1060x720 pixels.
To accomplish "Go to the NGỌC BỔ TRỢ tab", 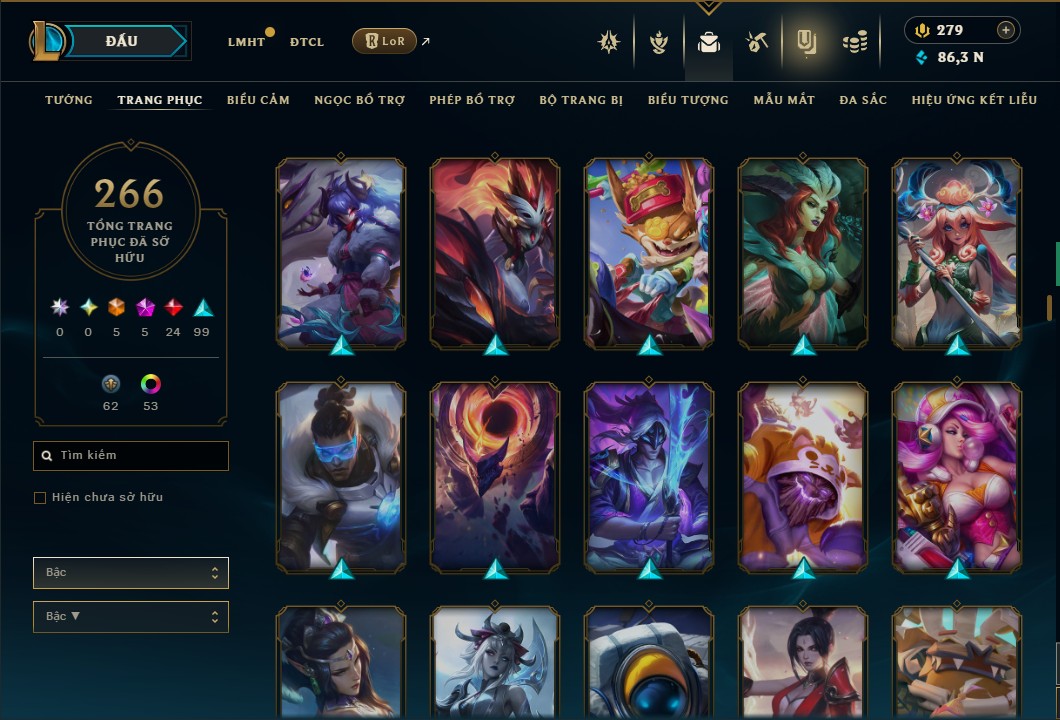I will 359,100.
